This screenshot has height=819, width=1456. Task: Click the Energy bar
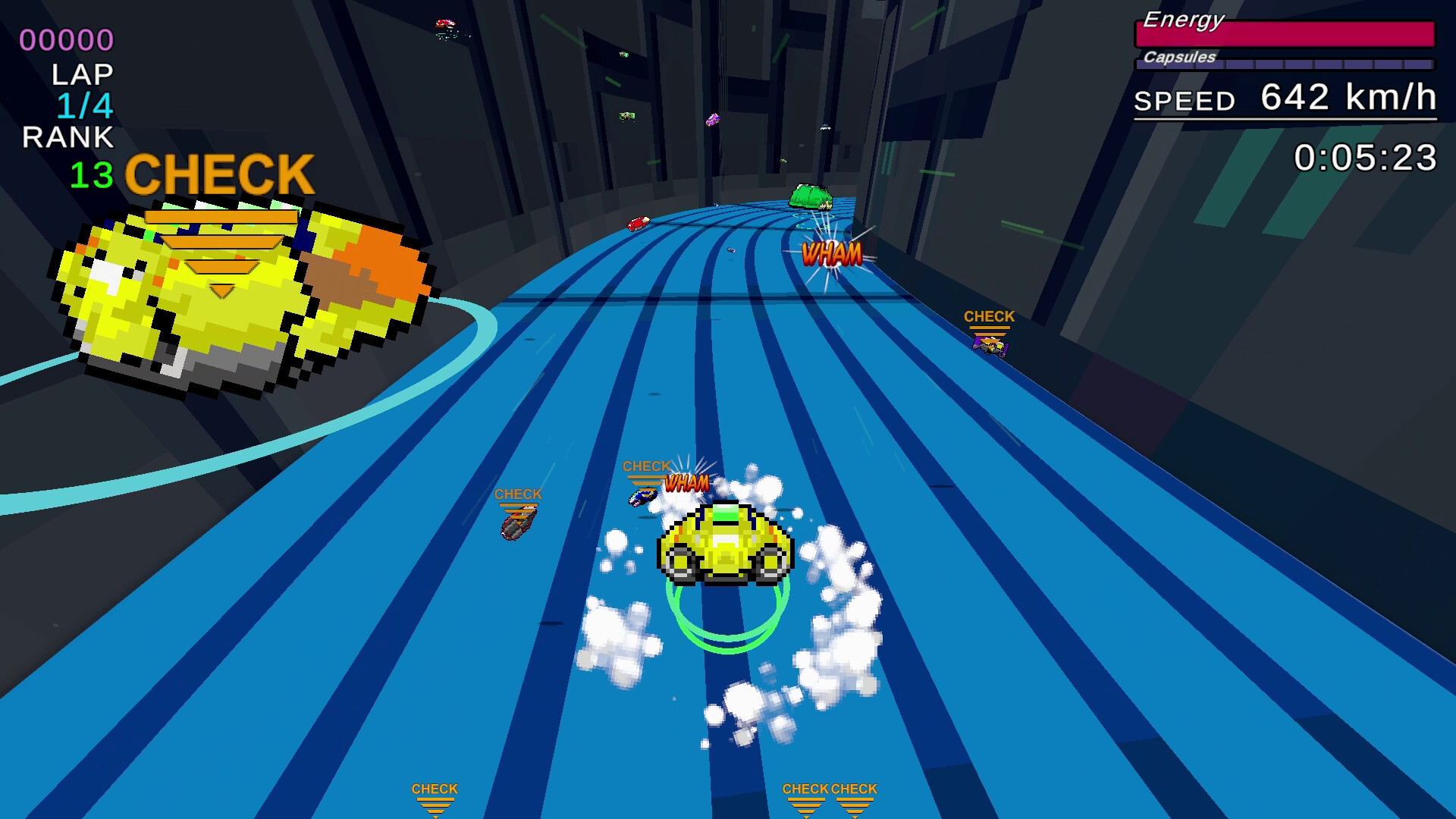pyautogui.click(x=1284, y=33)
